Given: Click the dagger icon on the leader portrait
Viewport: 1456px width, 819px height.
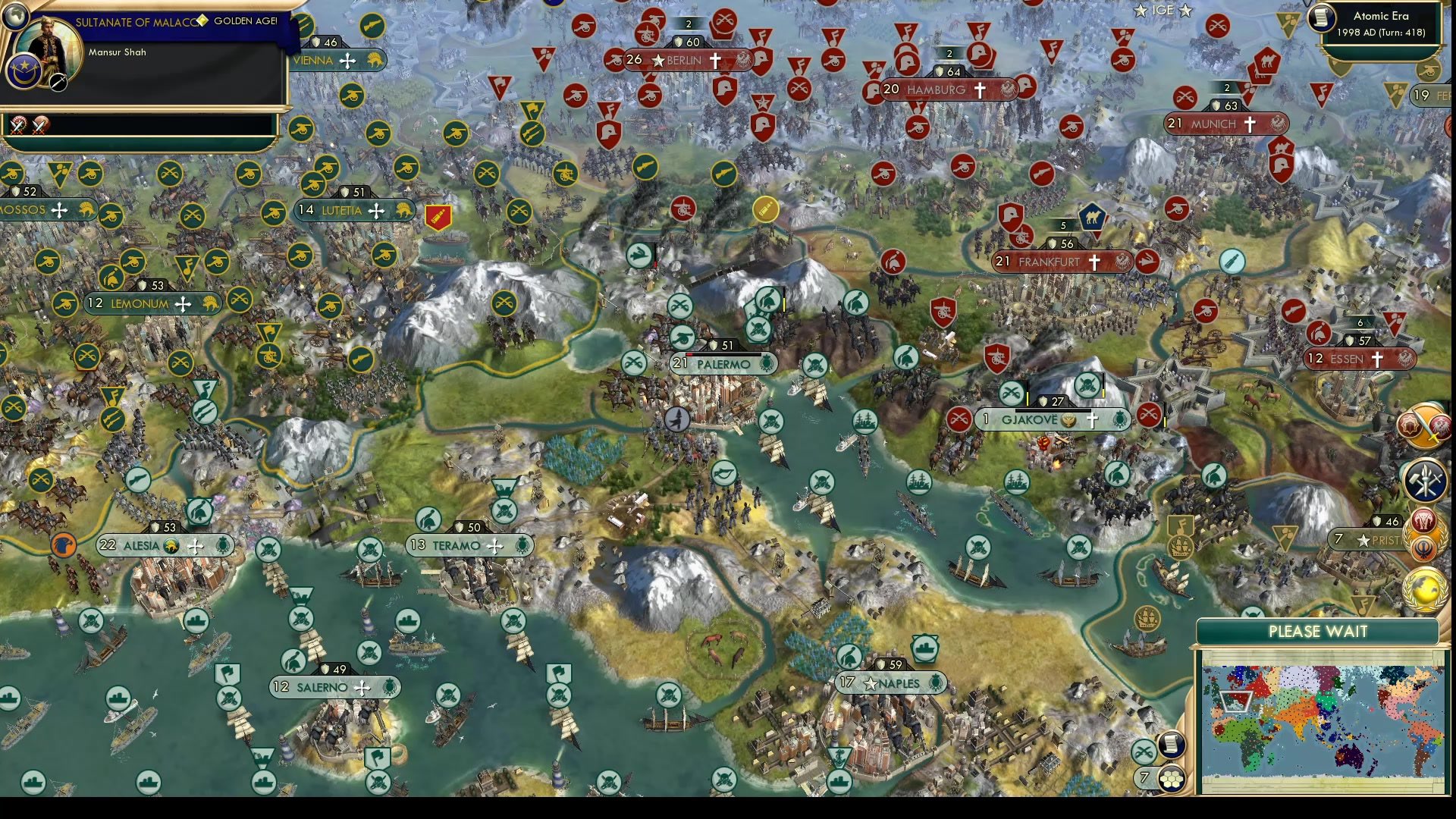Looking at the screenshot, I should click(58, 83).
